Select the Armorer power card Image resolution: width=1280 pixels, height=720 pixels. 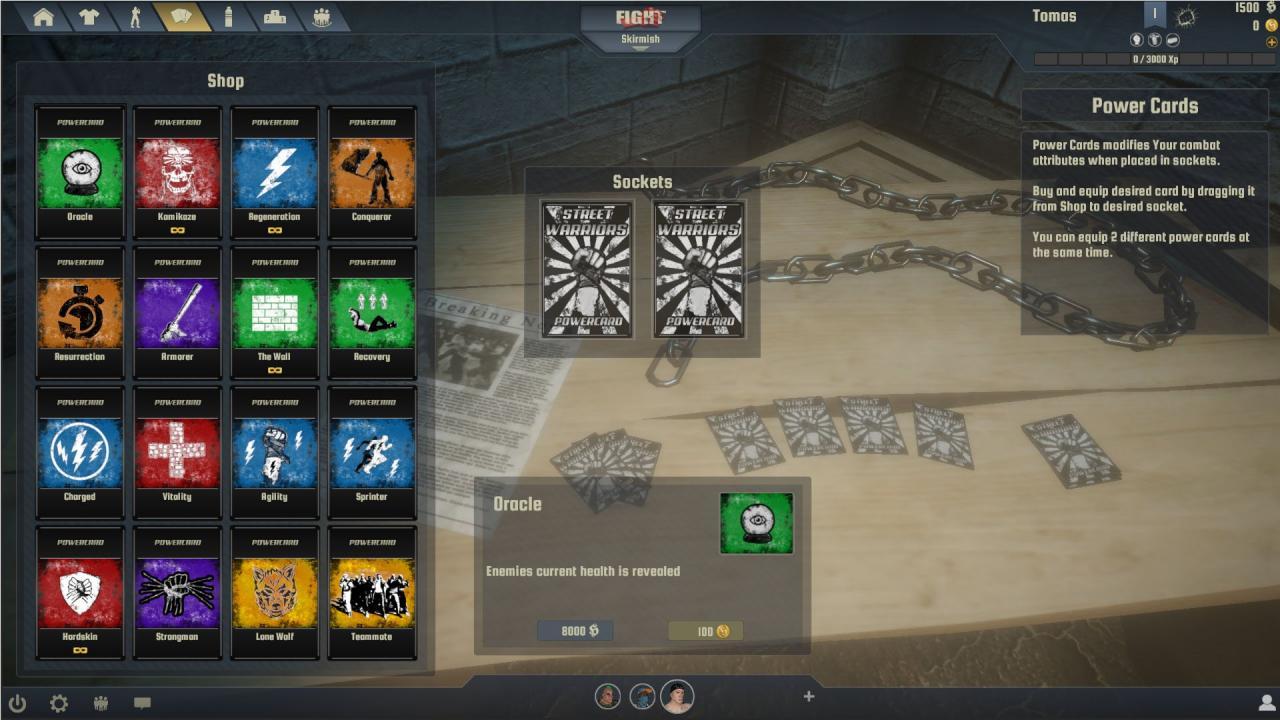[177, 312]
